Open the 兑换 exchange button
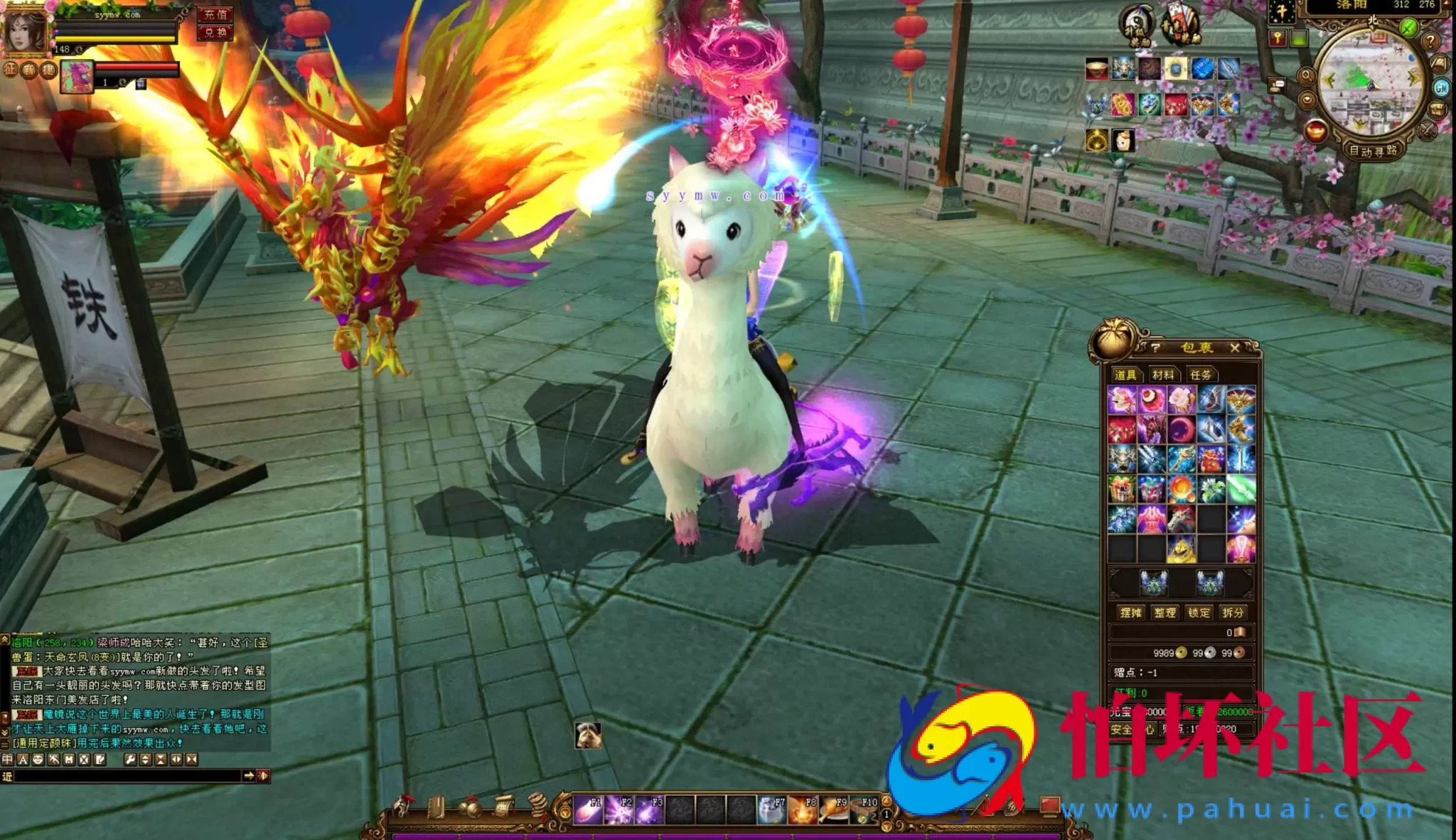Screen dimensions: 1456x840 coord(215,32)
